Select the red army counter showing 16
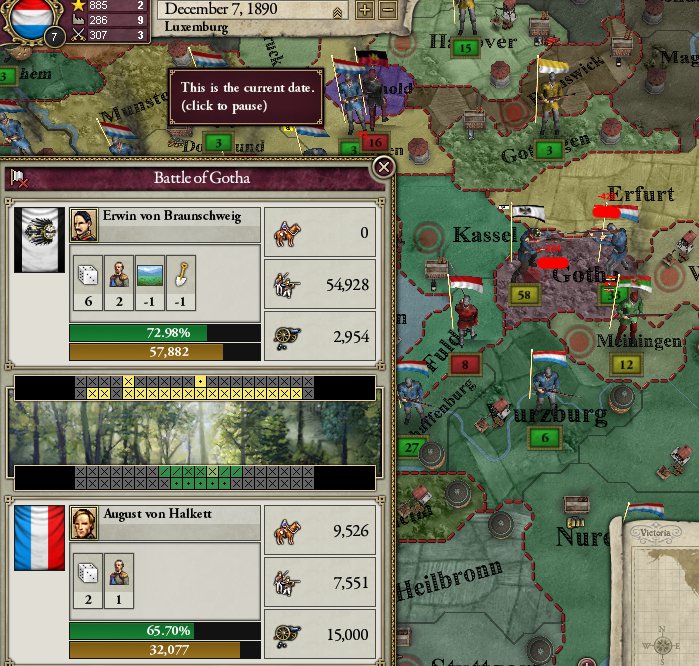This screenshot has width=699, height=666. pyautogui.click(x=377, y=142)
